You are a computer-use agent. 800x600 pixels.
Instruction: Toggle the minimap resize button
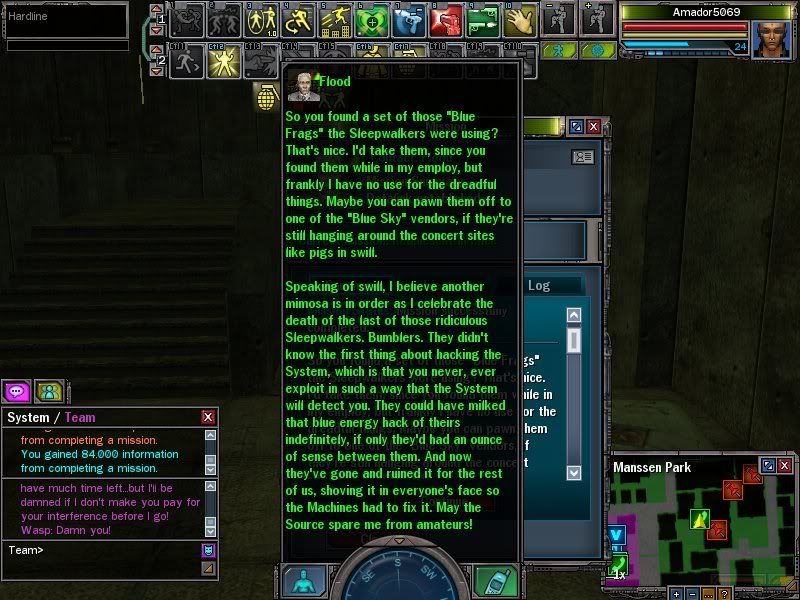click(767, 466)
